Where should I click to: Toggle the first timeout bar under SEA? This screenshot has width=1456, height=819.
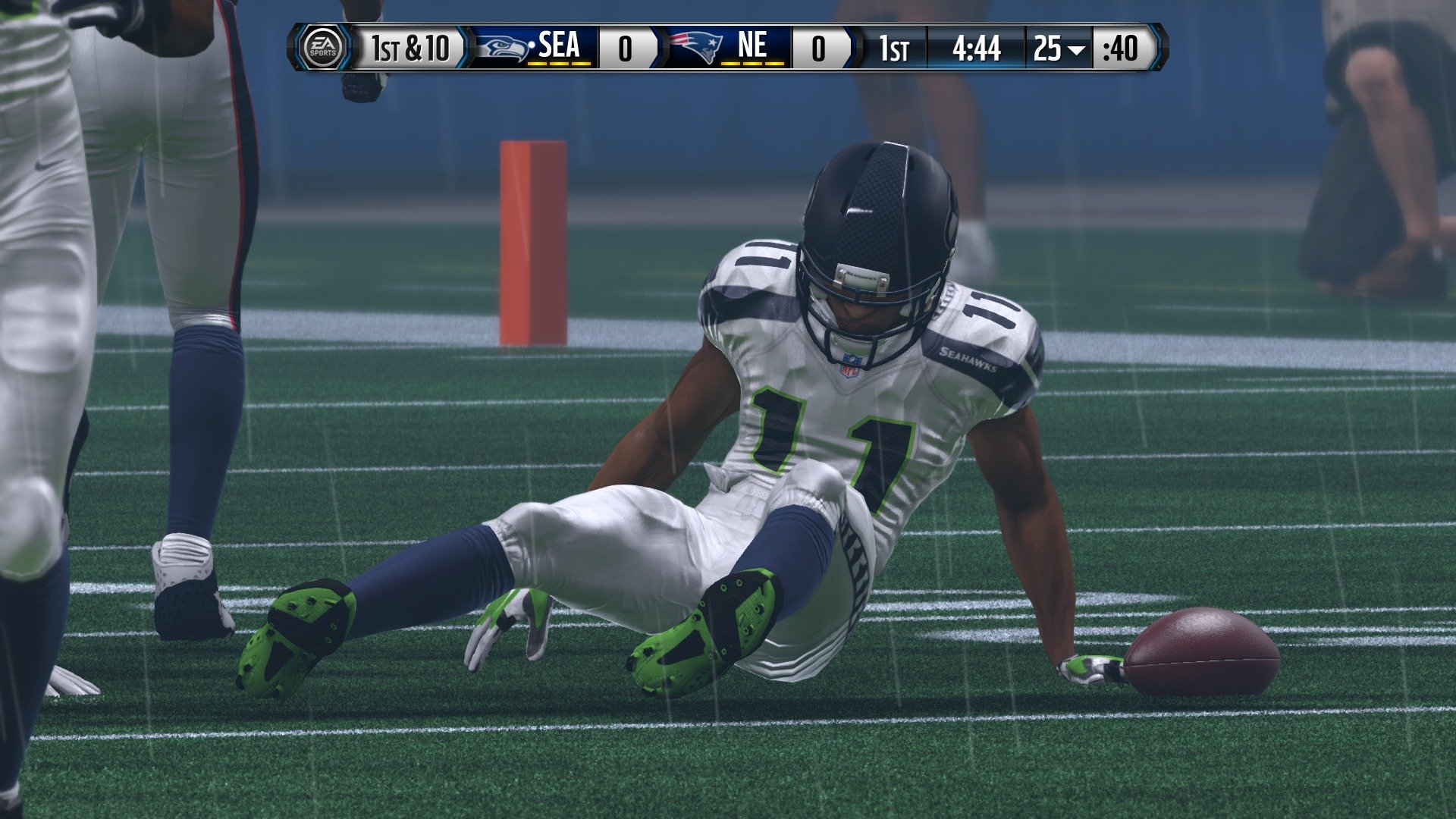click(535, 65)
